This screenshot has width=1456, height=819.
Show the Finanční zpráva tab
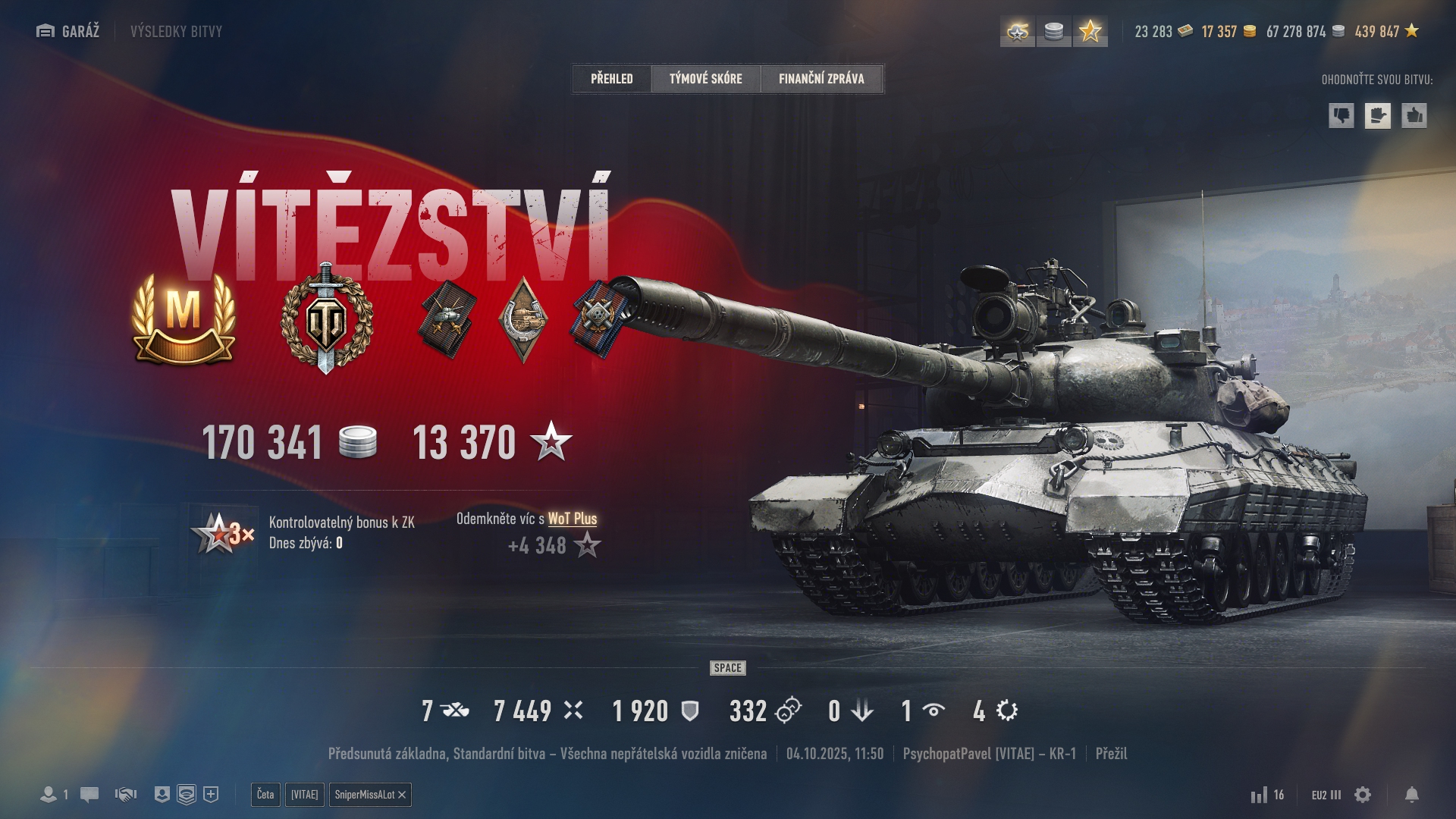tap(821, 78)
